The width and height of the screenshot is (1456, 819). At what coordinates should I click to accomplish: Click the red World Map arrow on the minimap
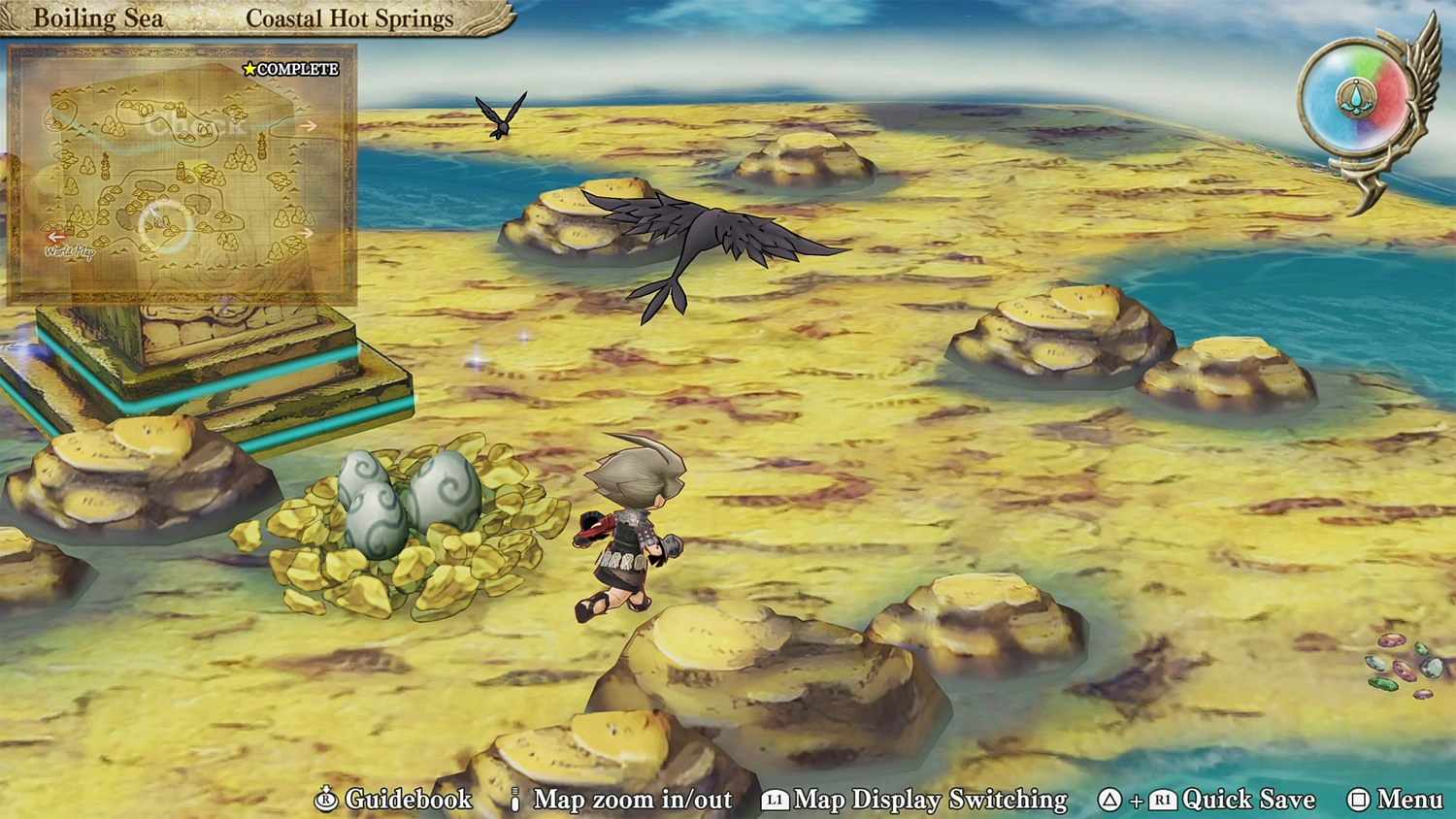[56, 238]
